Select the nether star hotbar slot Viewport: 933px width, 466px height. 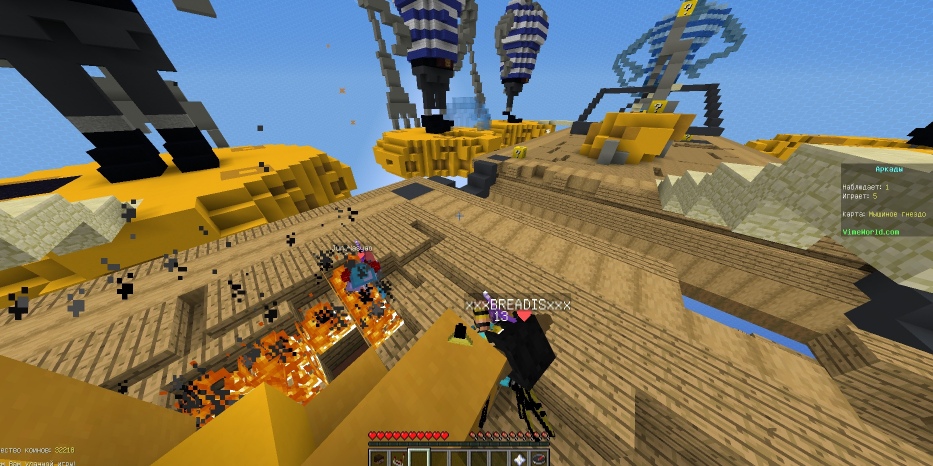520,458
